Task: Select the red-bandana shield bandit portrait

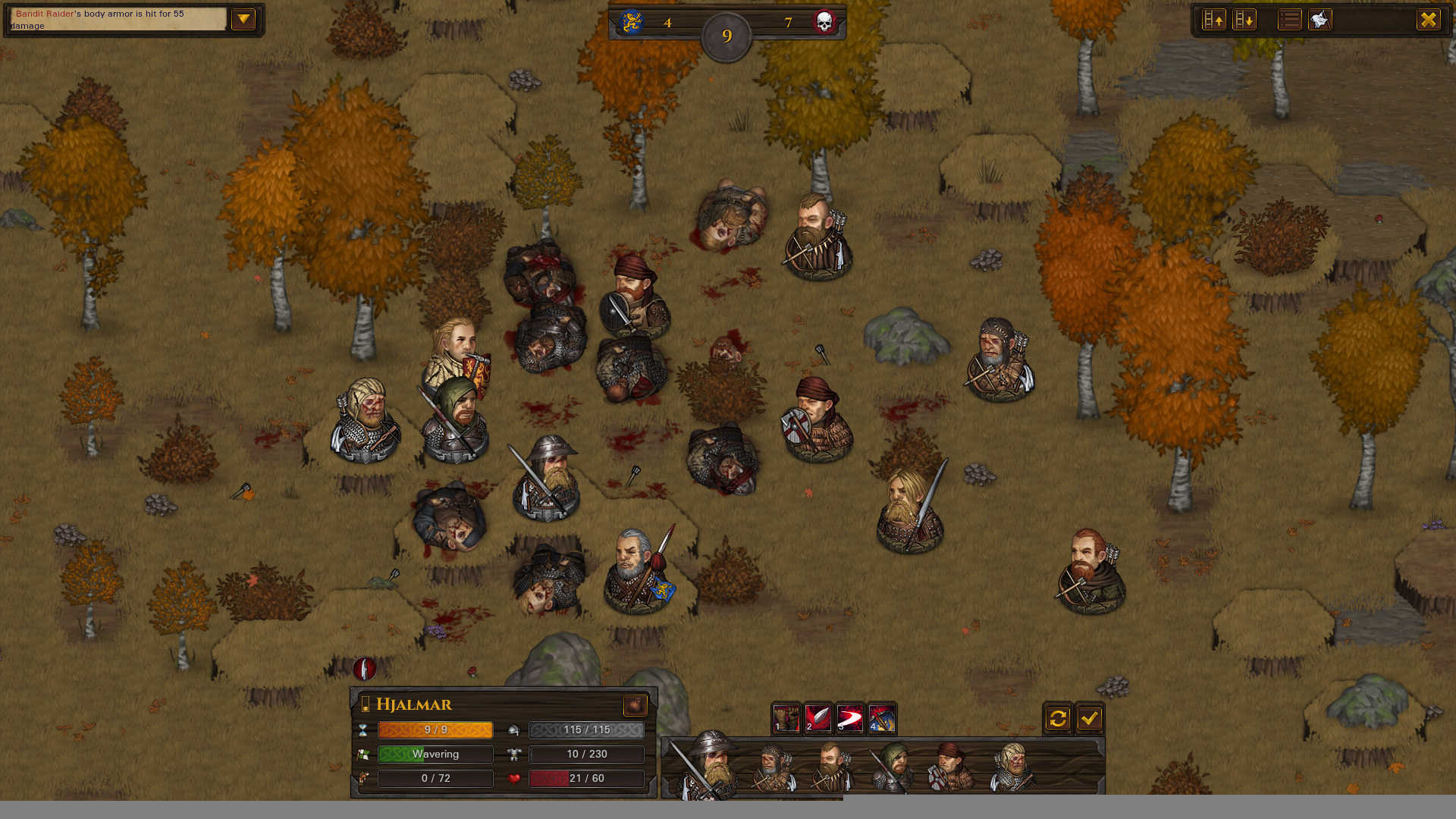Action: pos(950,767)
